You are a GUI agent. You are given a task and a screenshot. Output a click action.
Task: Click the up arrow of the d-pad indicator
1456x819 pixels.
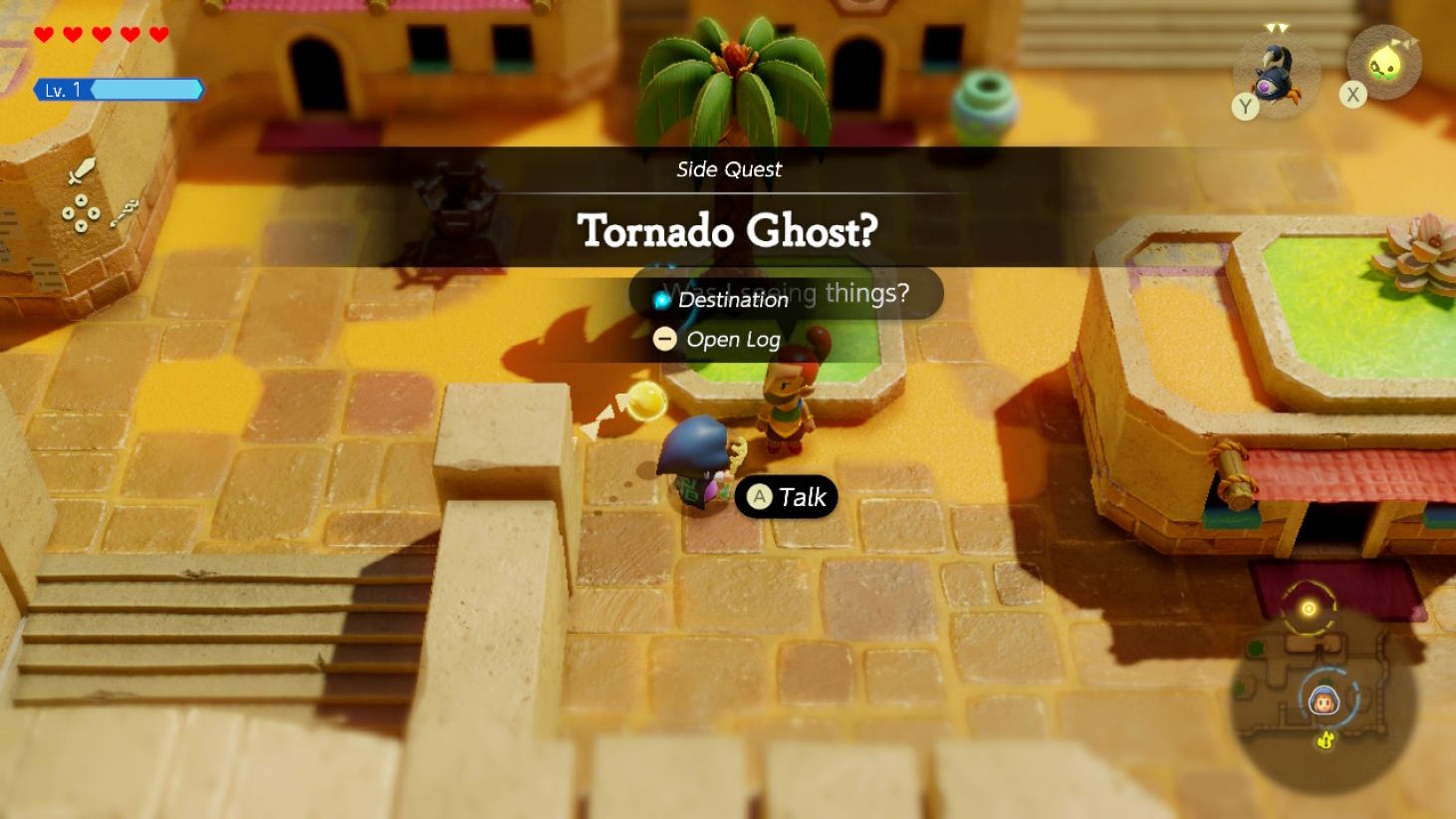pos(81,200)
